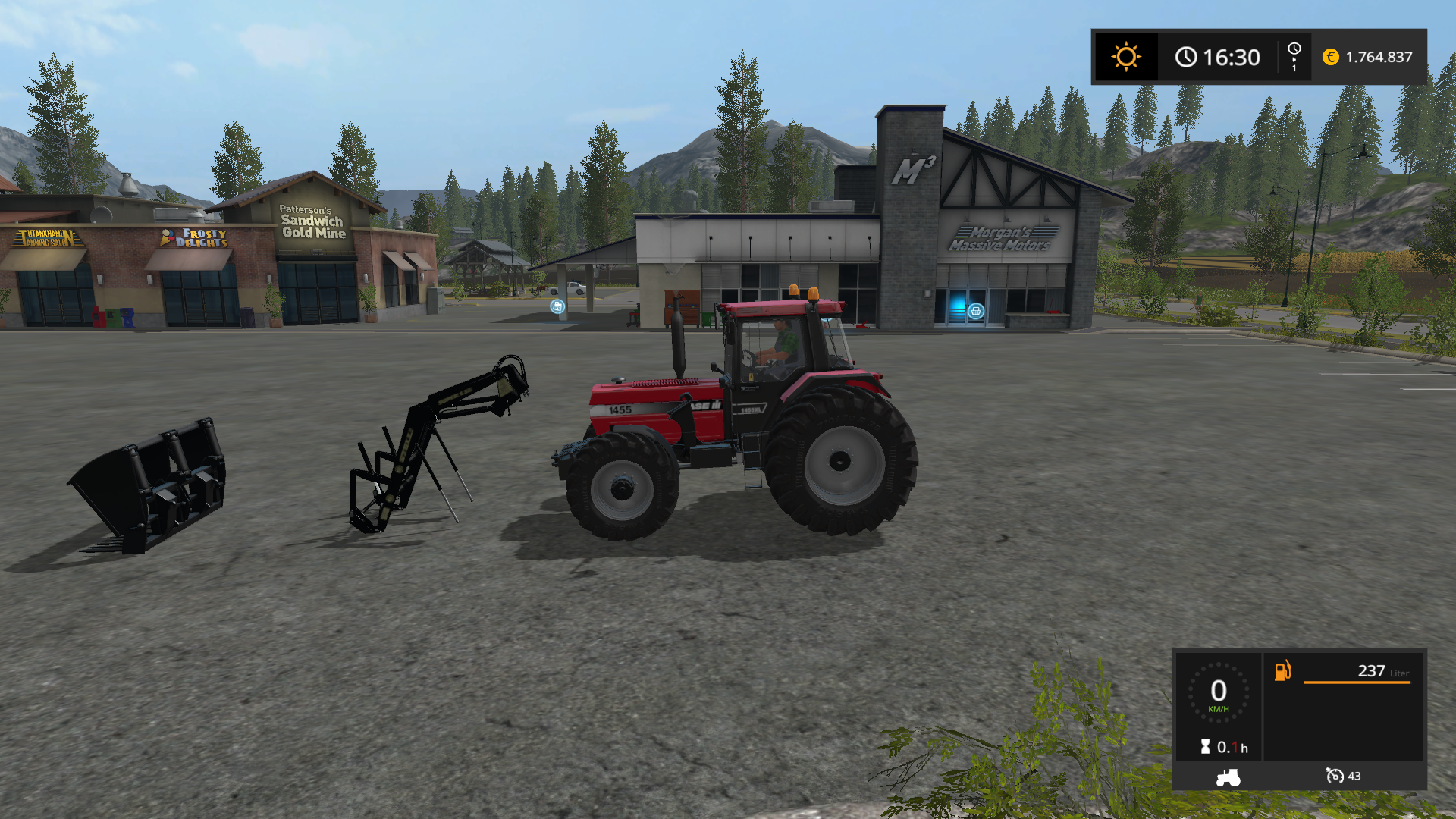The image size is (1456, 819).
Task: Click the orange fuel pump icon
Action: (1282, 670)
